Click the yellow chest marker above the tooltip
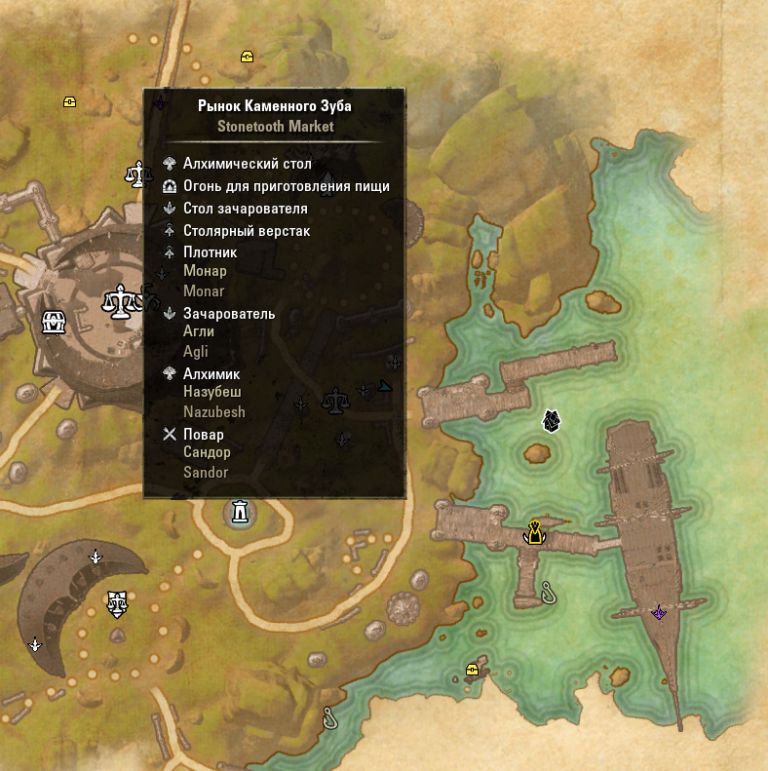 pyautogui.click(x=245, y=57)
